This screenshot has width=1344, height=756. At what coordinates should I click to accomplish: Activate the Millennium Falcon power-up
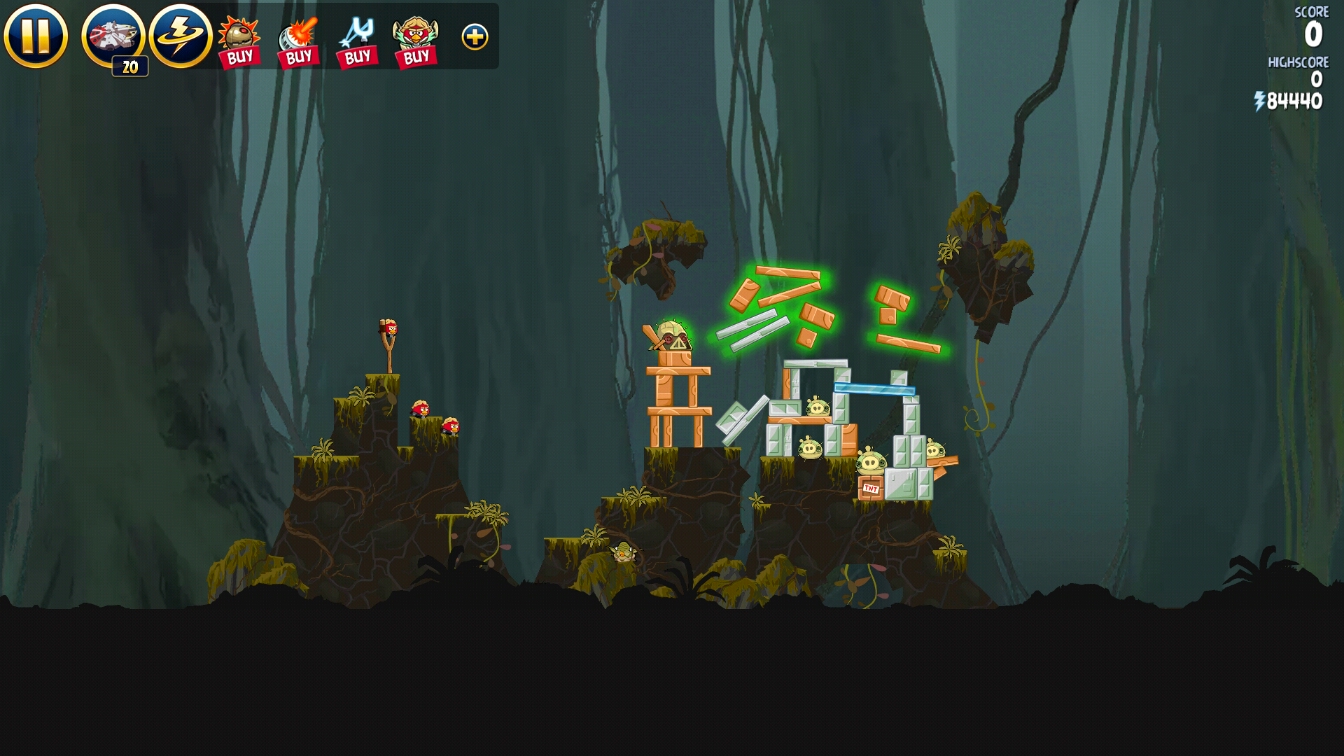(x=113, y=36)
